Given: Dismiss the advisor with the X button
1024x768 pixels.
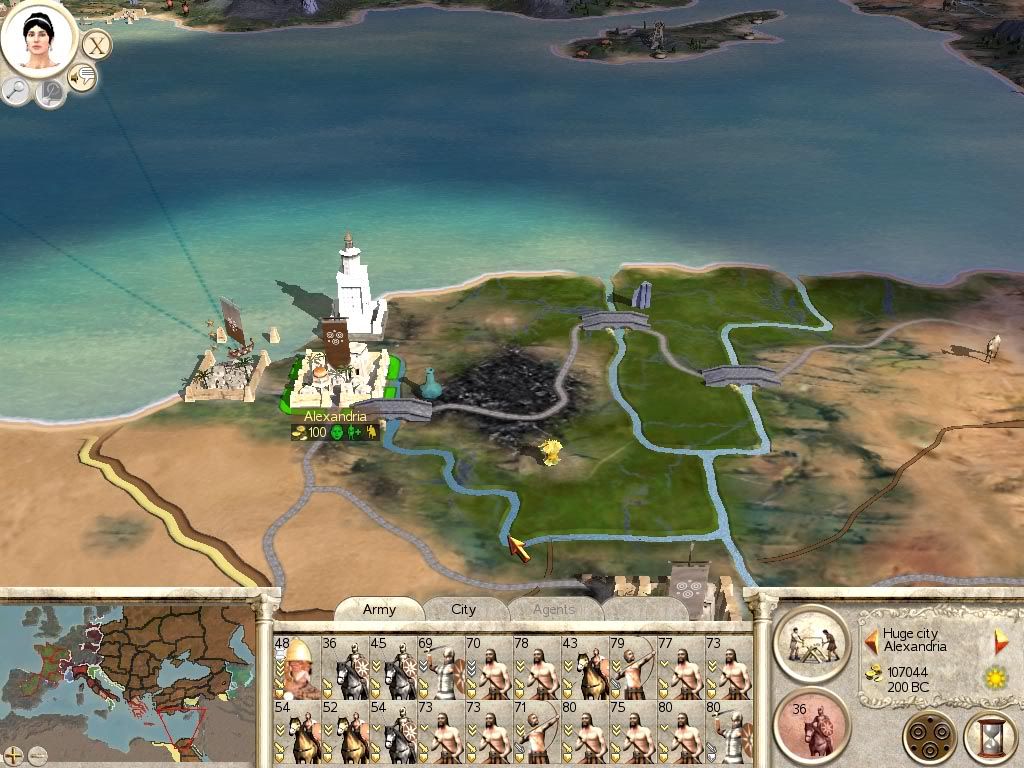Looking at the screenshot, I should tap(96, 44).
